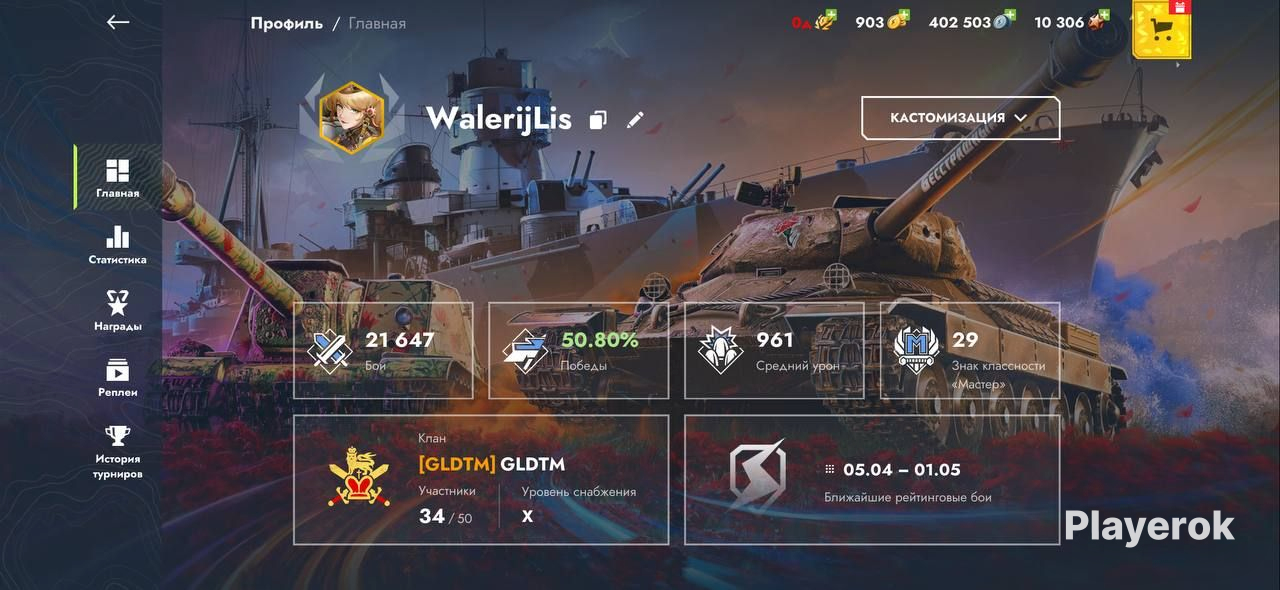1280x590 pixels.
Task: Add gold via the 903 coins counter
Action: (882, 22)
